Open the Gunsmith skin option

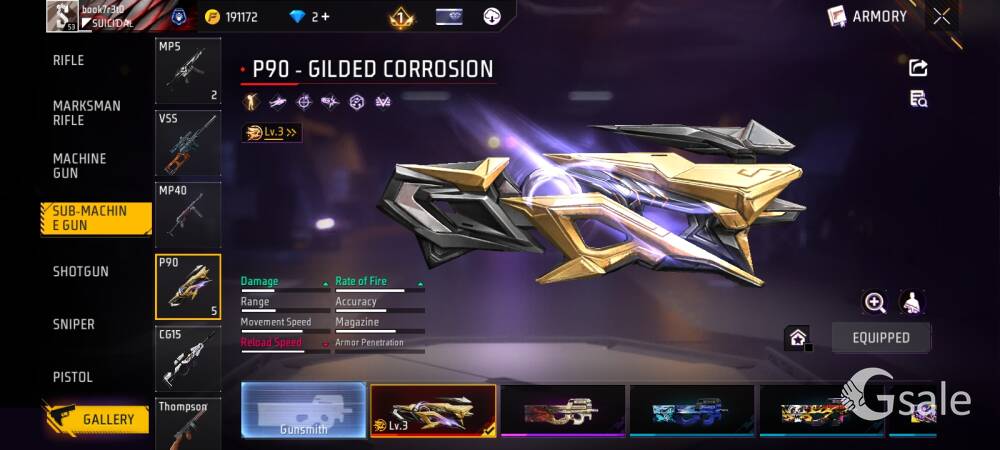coord(303,410)
